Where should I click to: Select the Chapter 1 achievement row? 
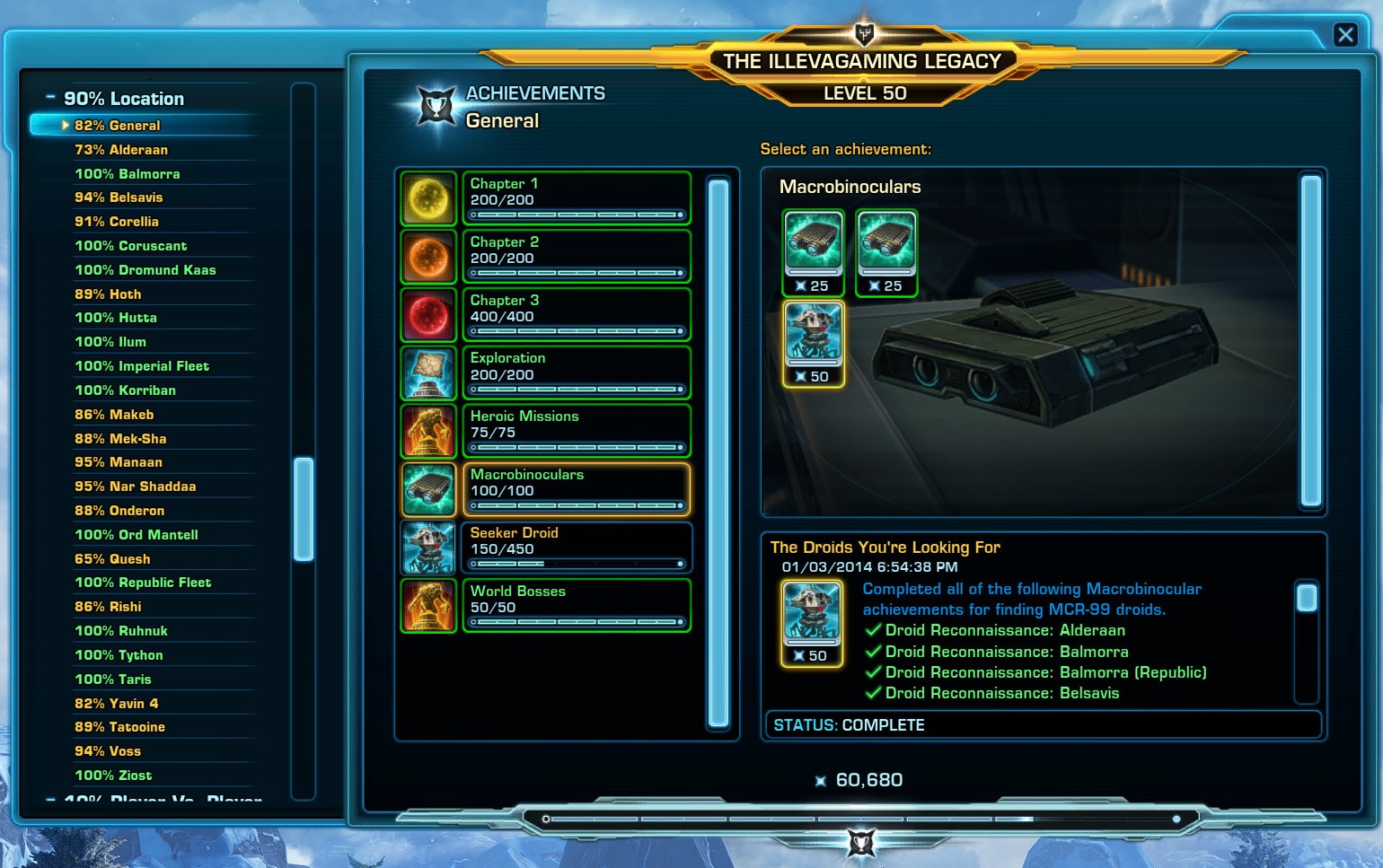pos(576,197)
